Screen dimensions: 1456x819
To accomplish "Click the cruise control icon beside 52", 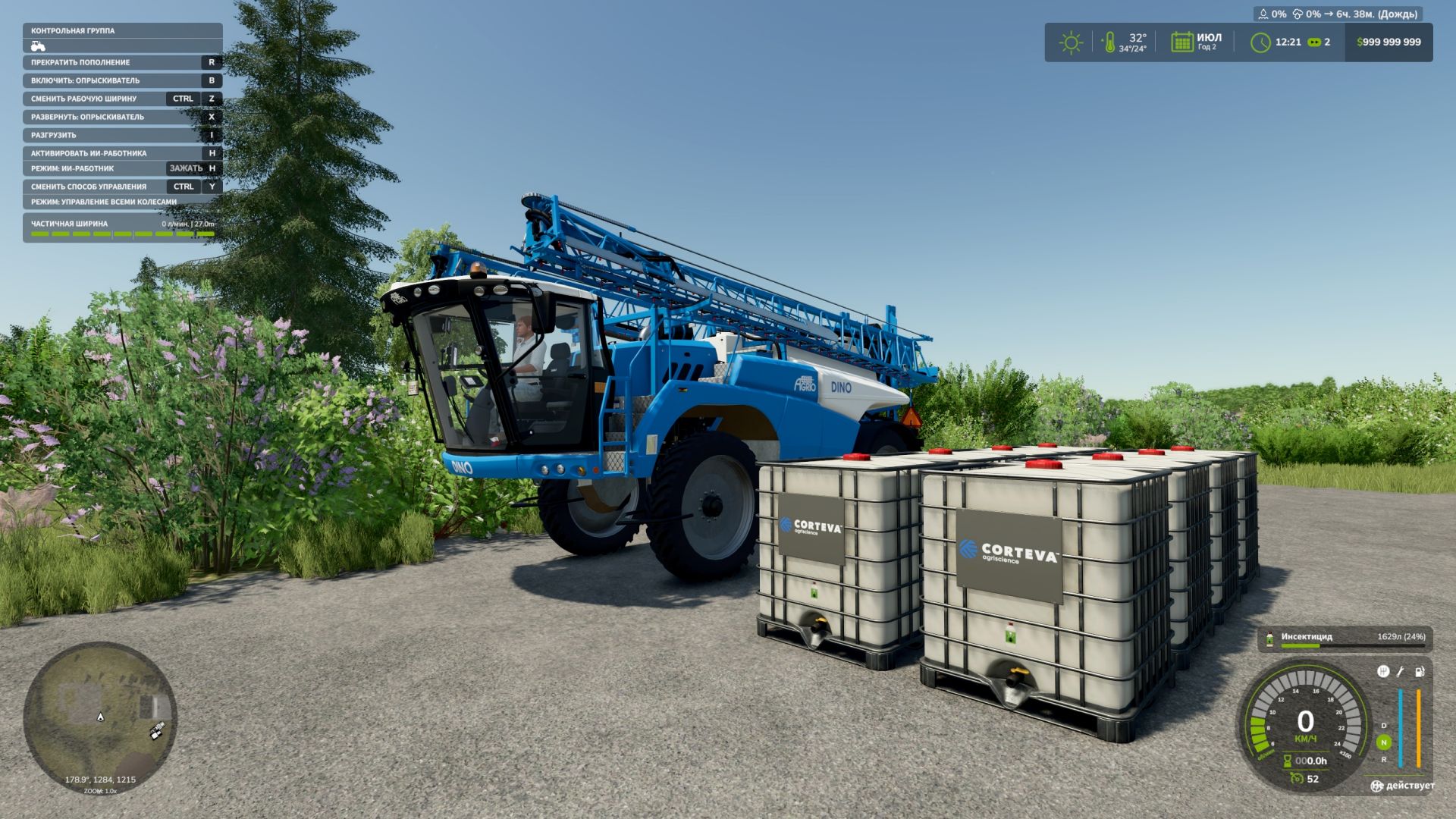I will [1297, 779].
